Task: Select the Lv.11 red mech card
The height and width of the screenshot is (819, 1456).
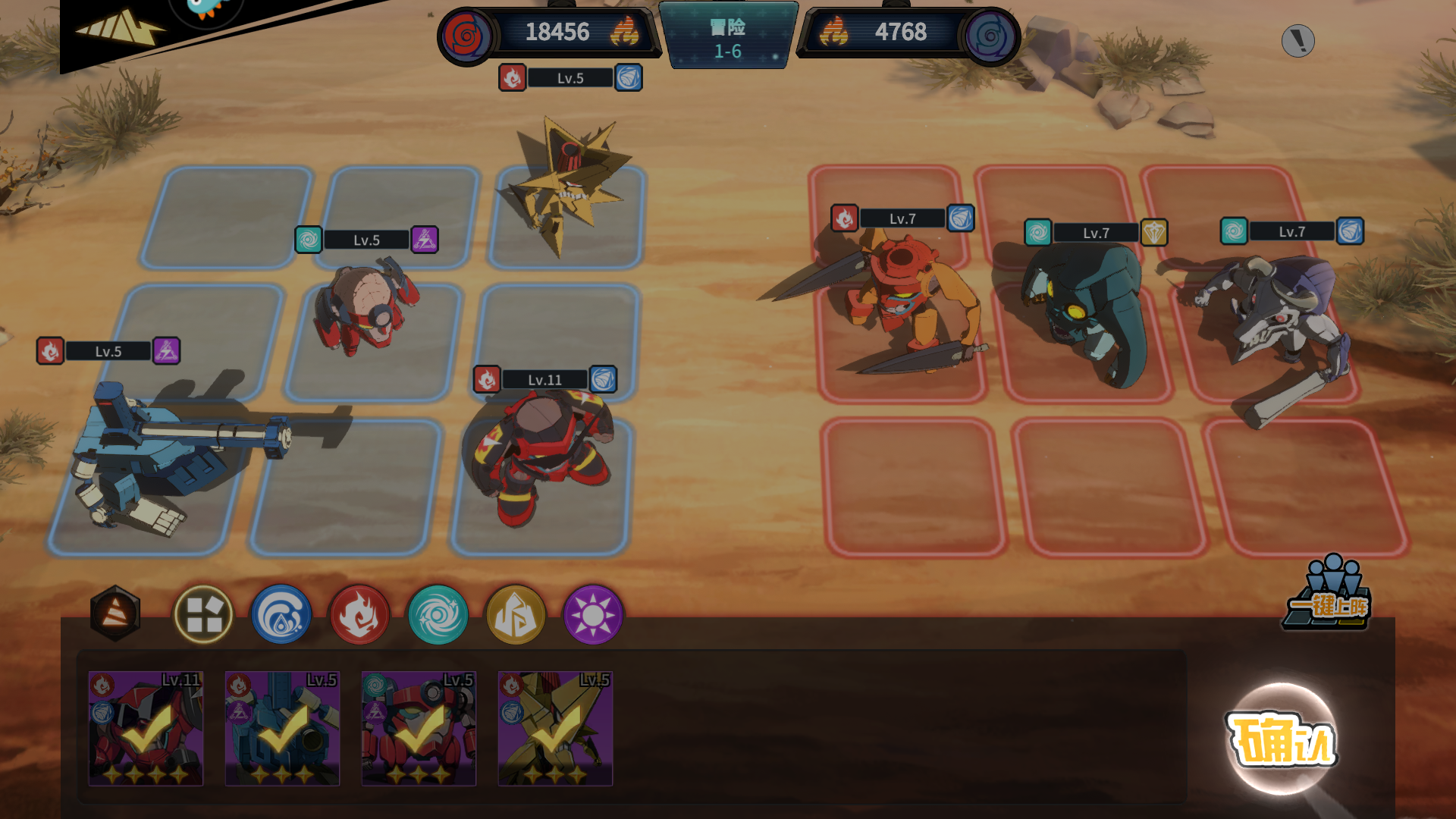Action: coord(146,728)
